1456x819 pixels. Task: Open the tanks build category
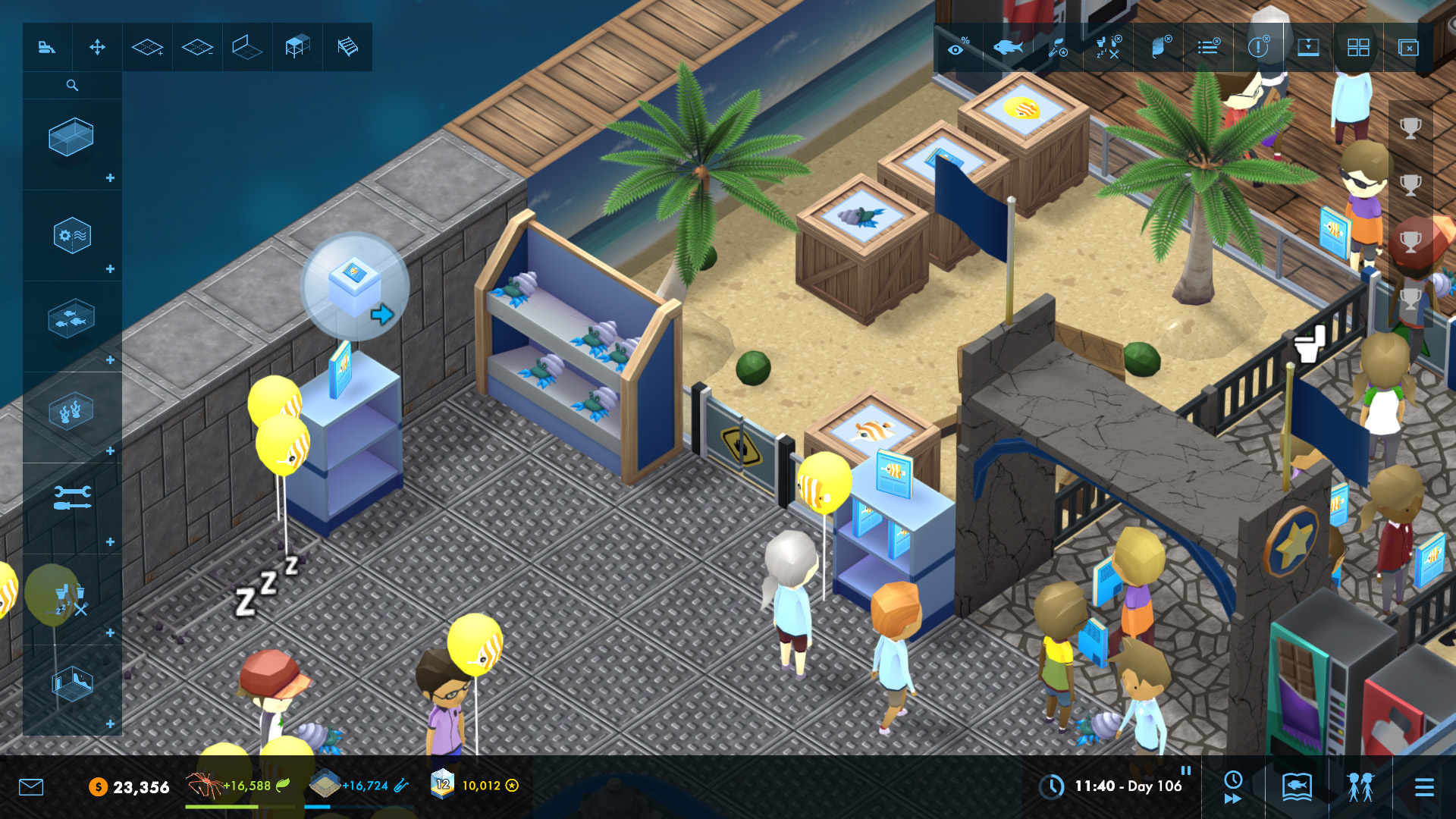tap(71, 137)
